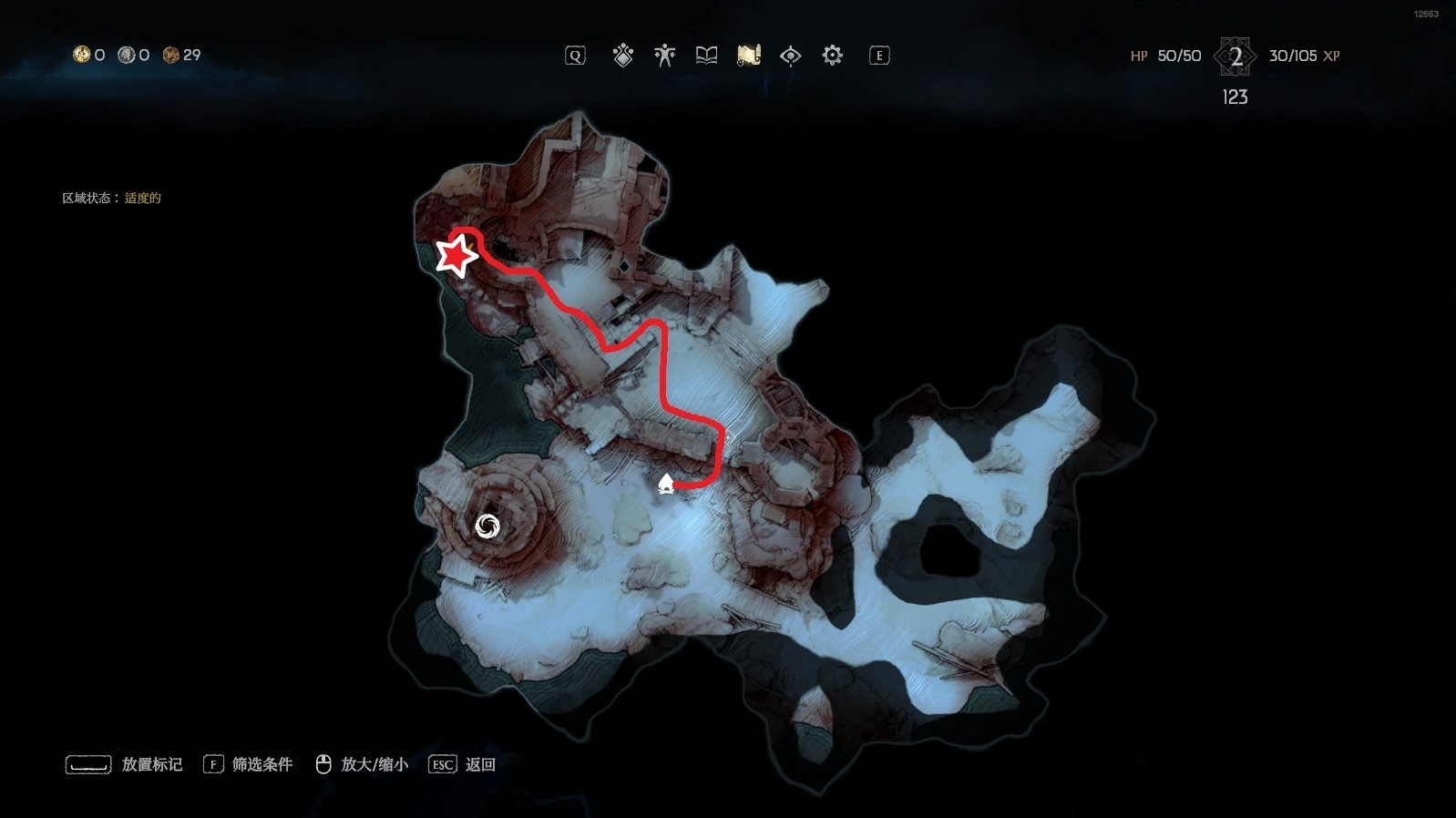Open the skill tree diamond tab

coord(623,56)
